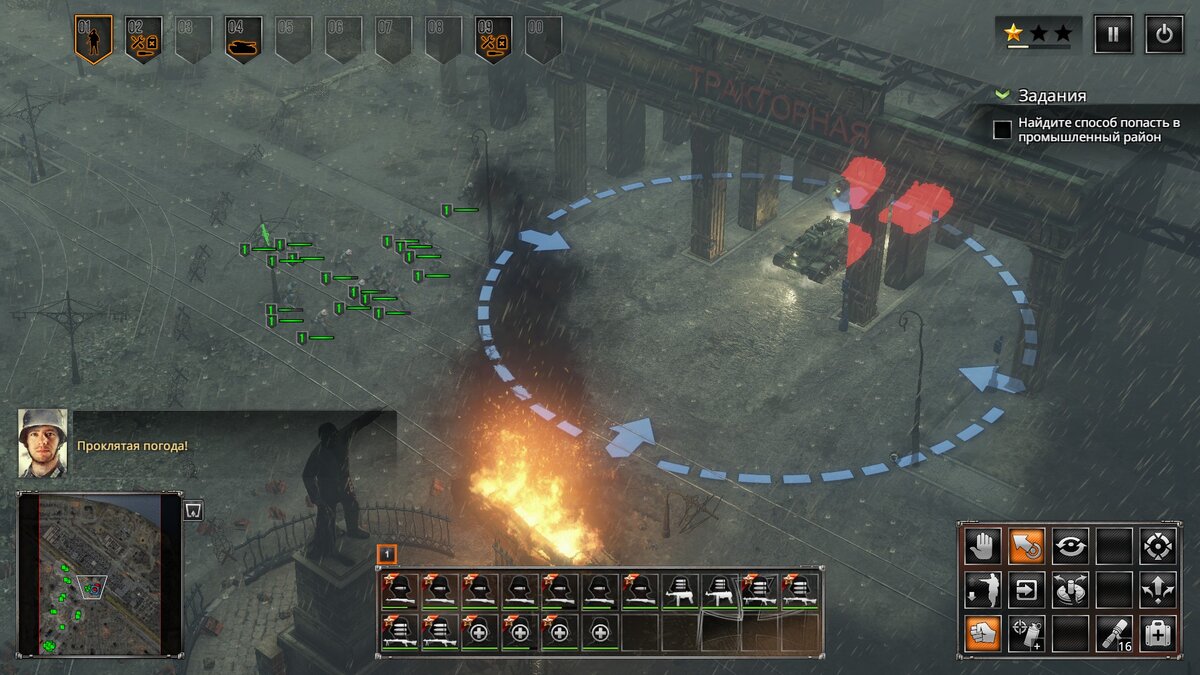Open the power menu button
The height and width of the screenshot is (675, 1200).
1164,34
